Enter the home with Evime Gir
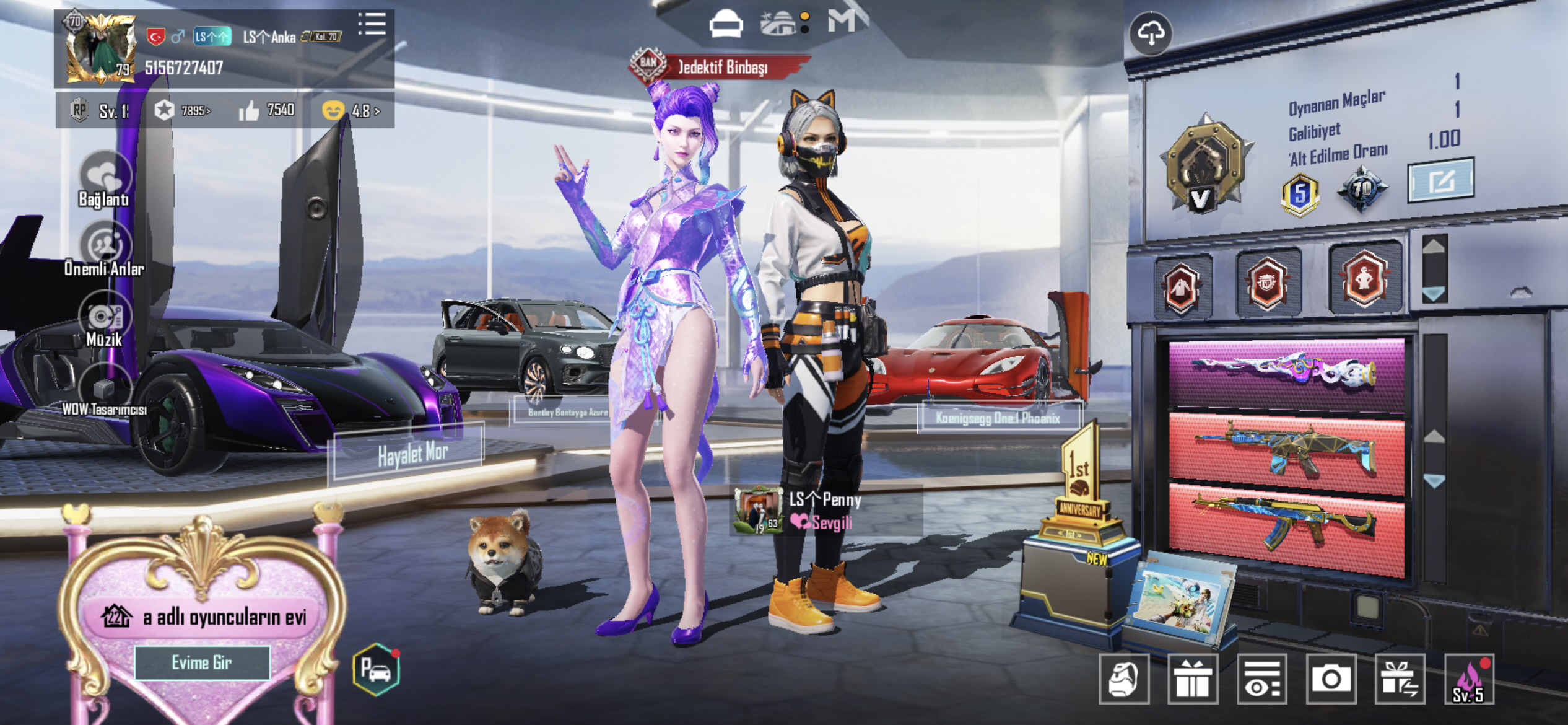The width and height of the screenshot is (1568, 725). tap(202, 662)
